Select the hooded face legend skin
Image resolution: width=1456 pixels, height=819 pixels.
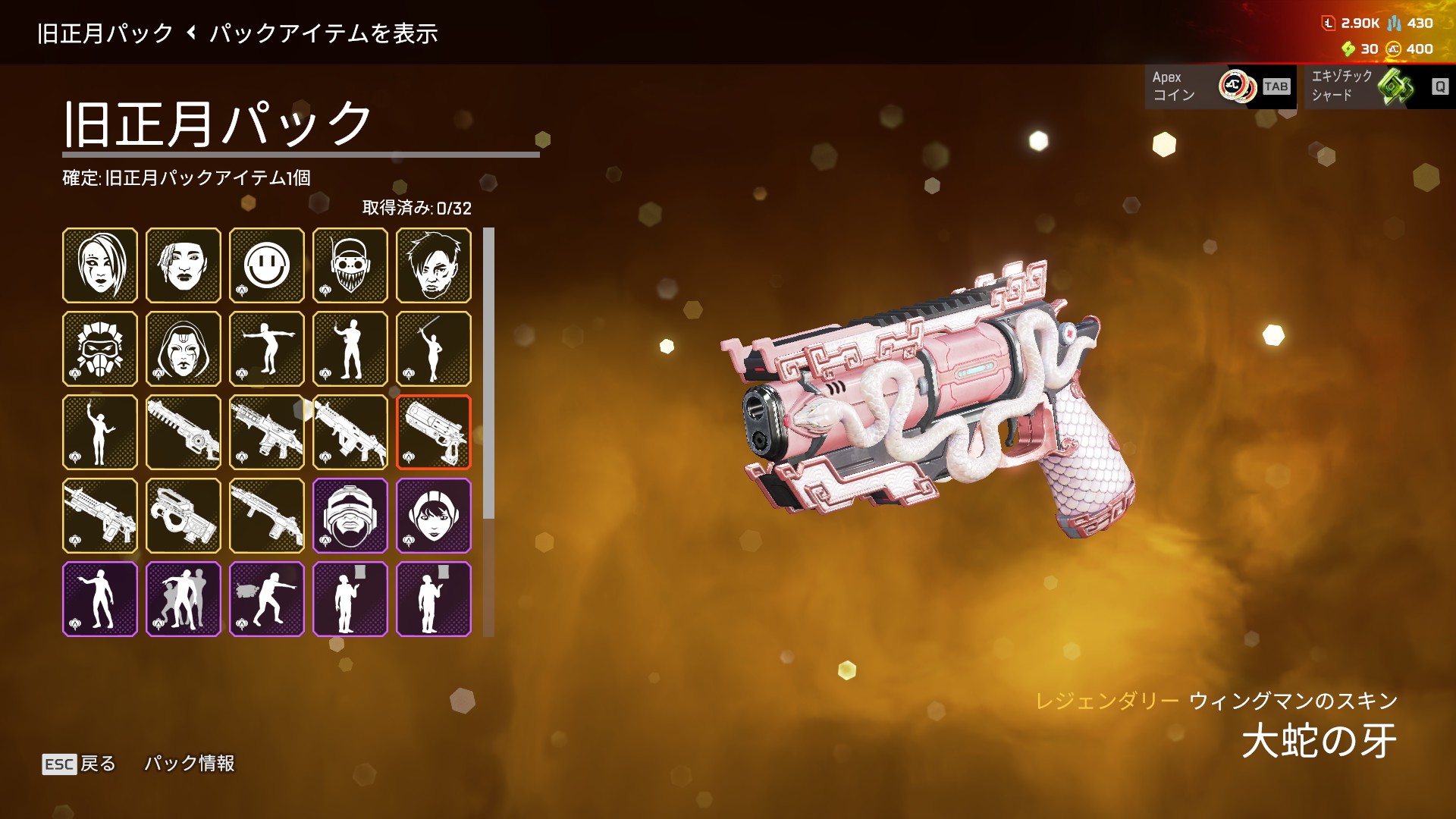[x=184, y=349]
